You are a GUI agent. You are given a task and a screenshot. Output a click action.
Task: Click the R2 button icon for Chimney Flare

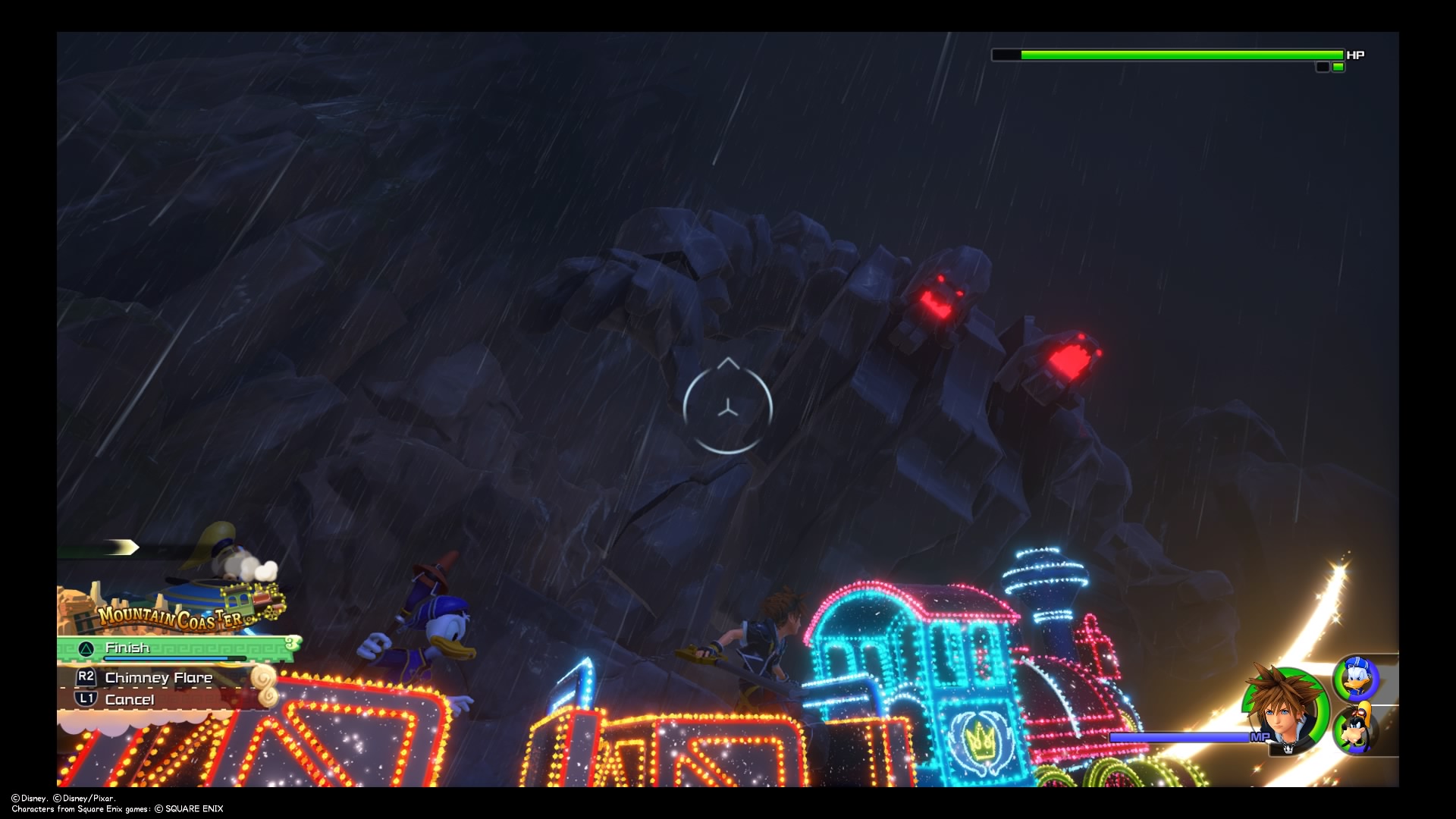(x=86, y=678)
